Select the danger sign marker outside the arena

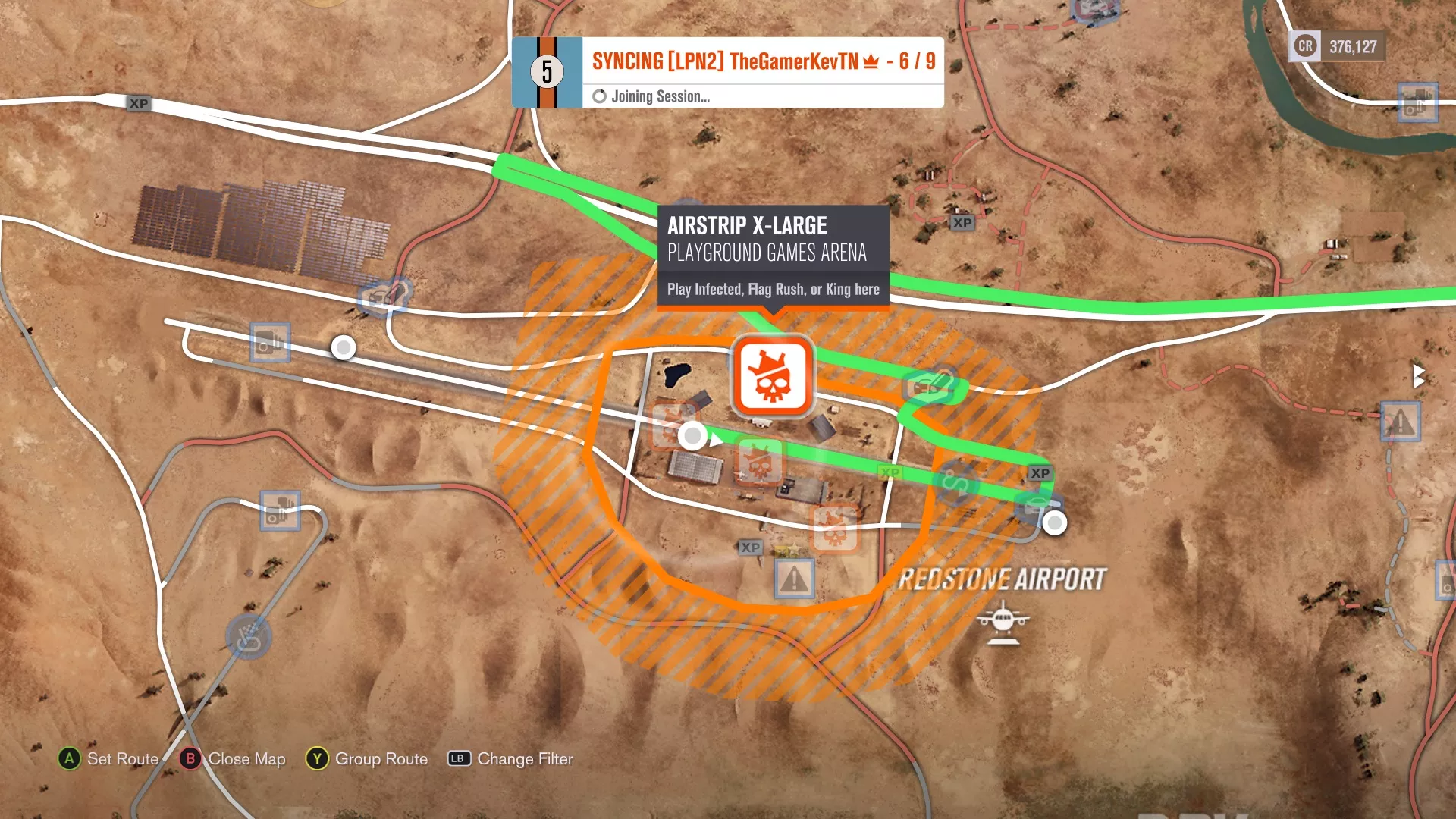tap(1400, 422)
